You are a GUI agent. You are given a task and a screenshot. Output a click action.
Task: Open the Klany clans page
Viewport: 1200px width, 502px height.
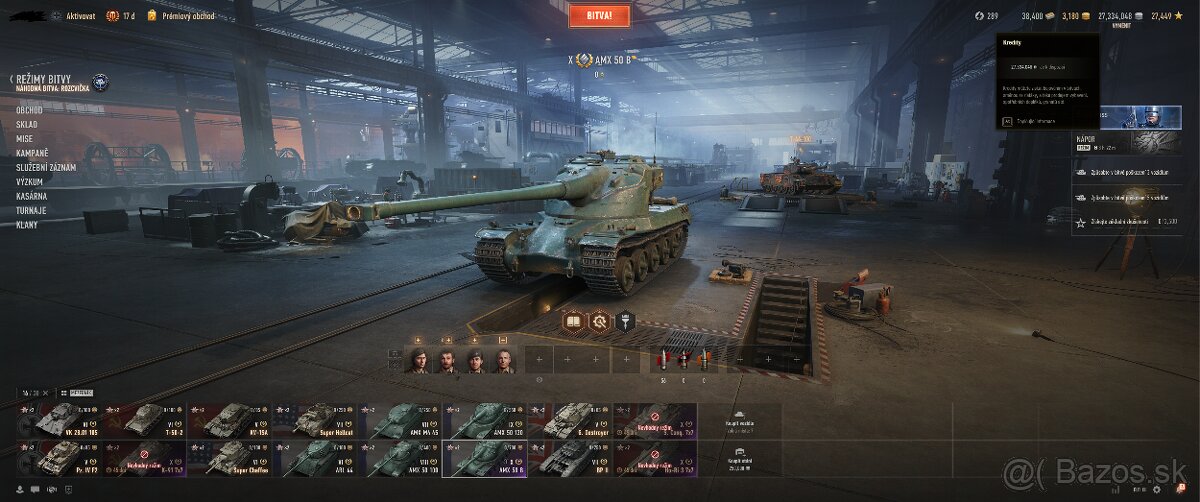click(x=27, y=225)
